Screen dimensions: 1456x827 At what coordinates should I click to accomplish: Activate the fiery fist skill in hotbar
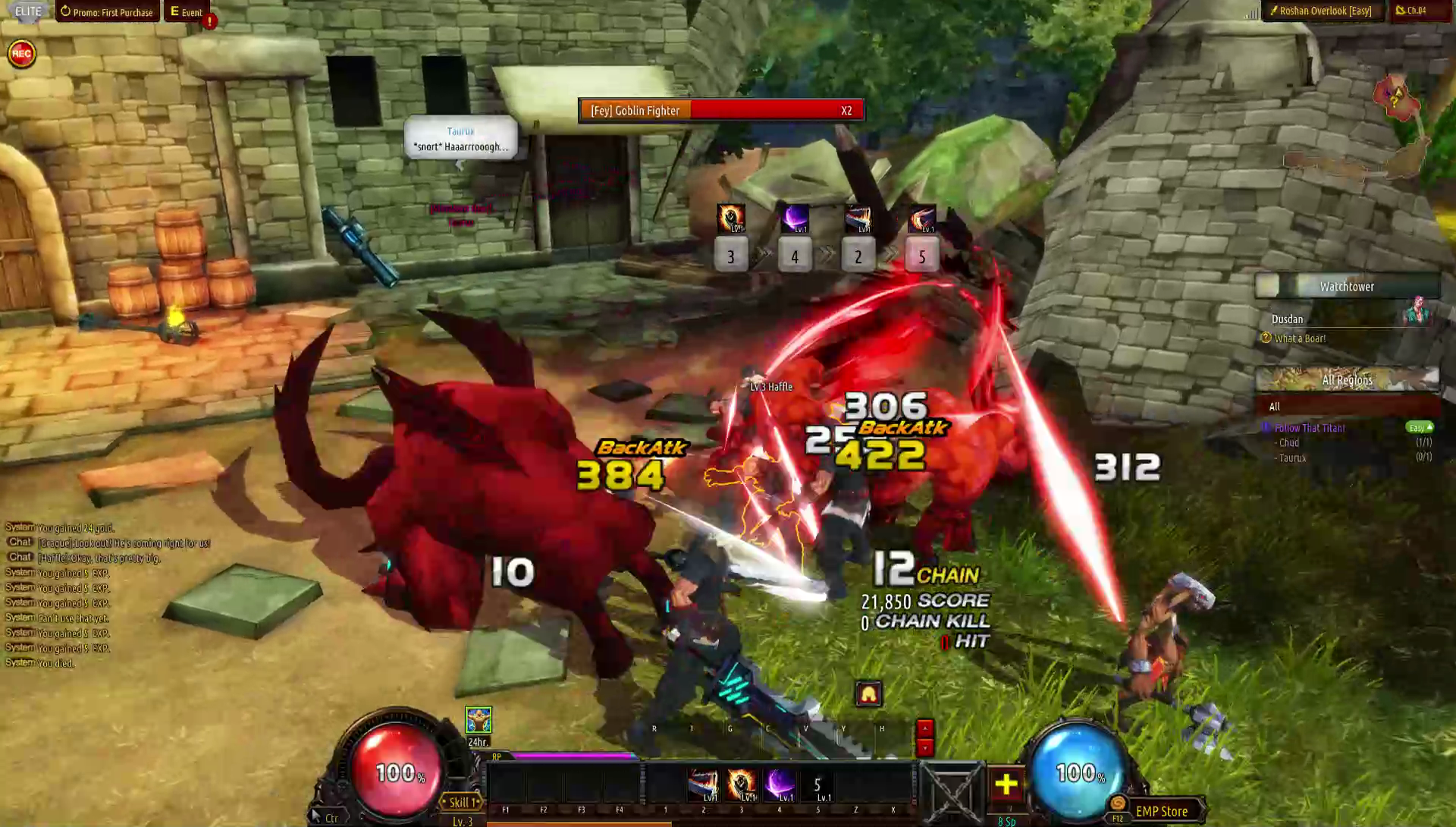742,785
